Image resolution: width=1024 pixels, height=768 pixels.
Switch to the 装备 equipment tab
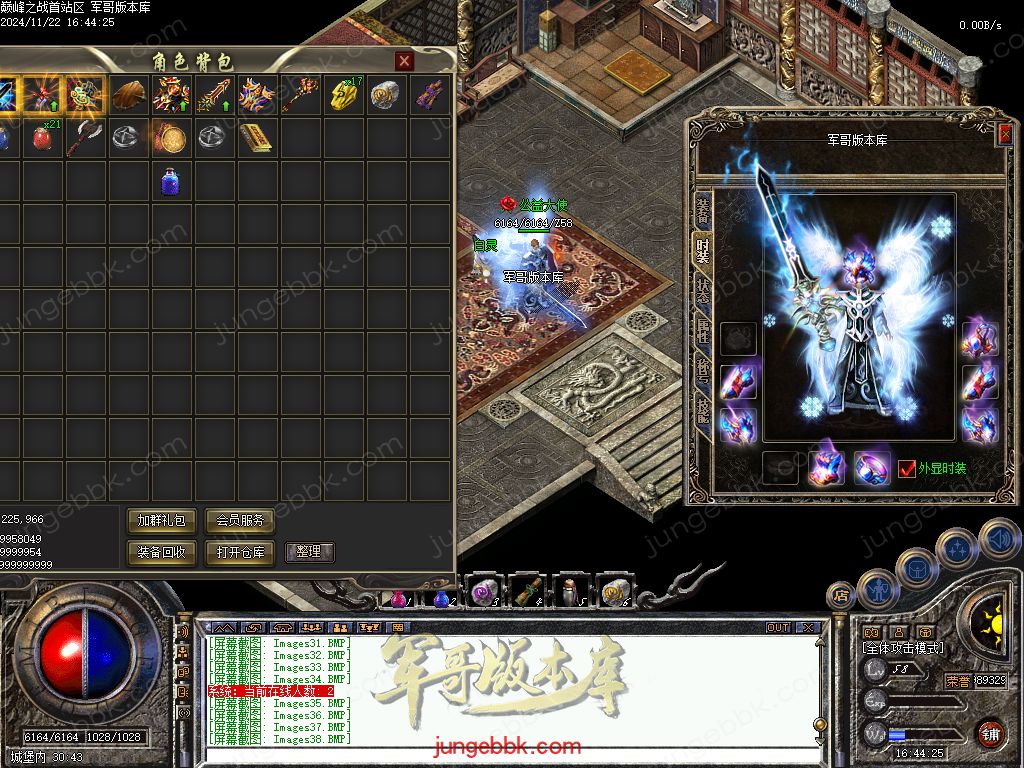point(703,209)
